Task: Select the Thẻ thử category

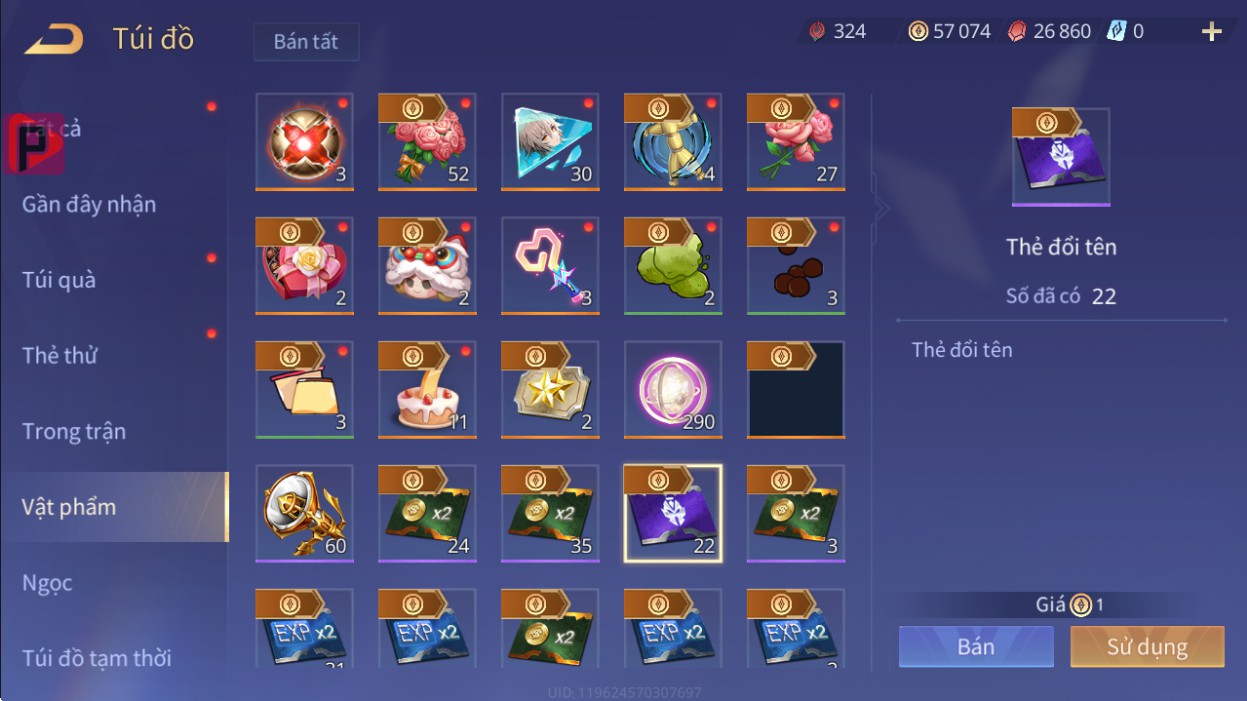Action: tap(60, 355)
